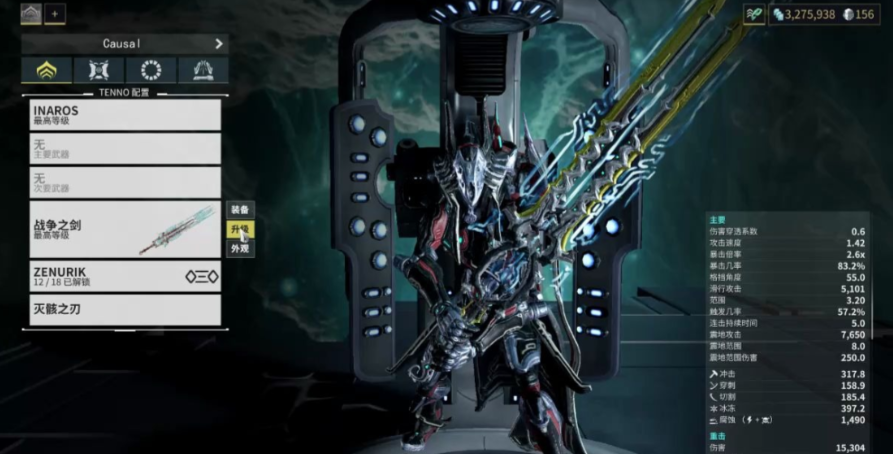Click the 装备 equip button
Viewport: 893px width, 454px height.
pyautogui.click(x=240, y=210)
